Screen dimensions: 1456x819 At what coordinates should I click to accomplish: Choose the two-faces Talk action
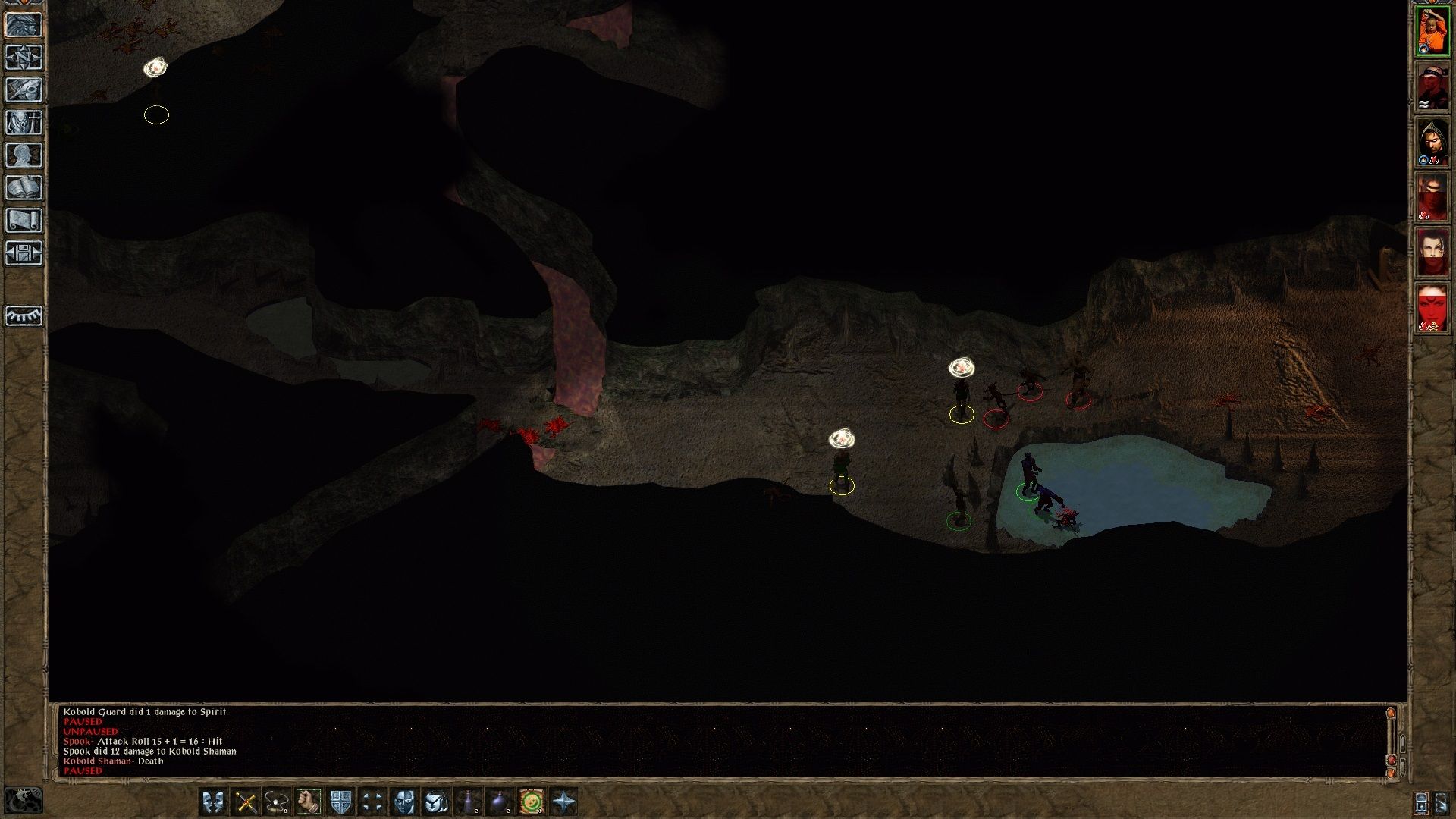[214, 802]
